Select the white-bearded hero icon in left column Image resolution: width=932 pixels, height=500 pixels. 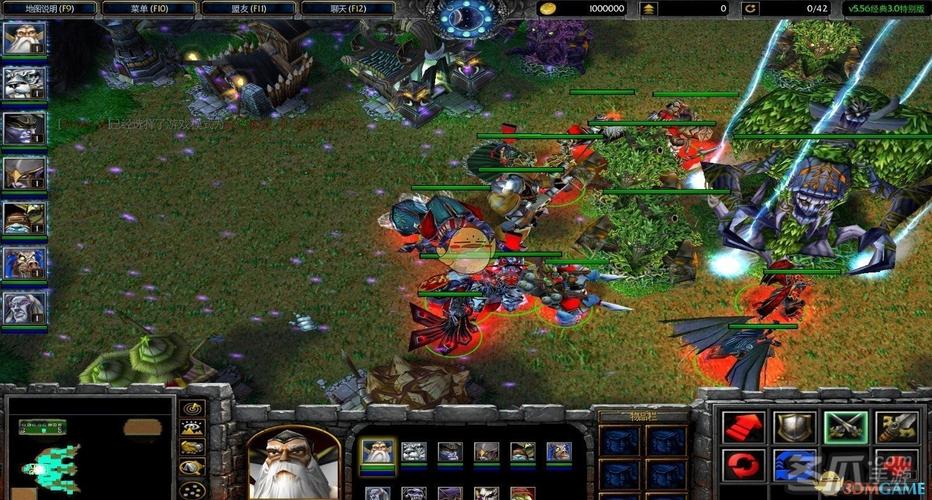(24, 41)
